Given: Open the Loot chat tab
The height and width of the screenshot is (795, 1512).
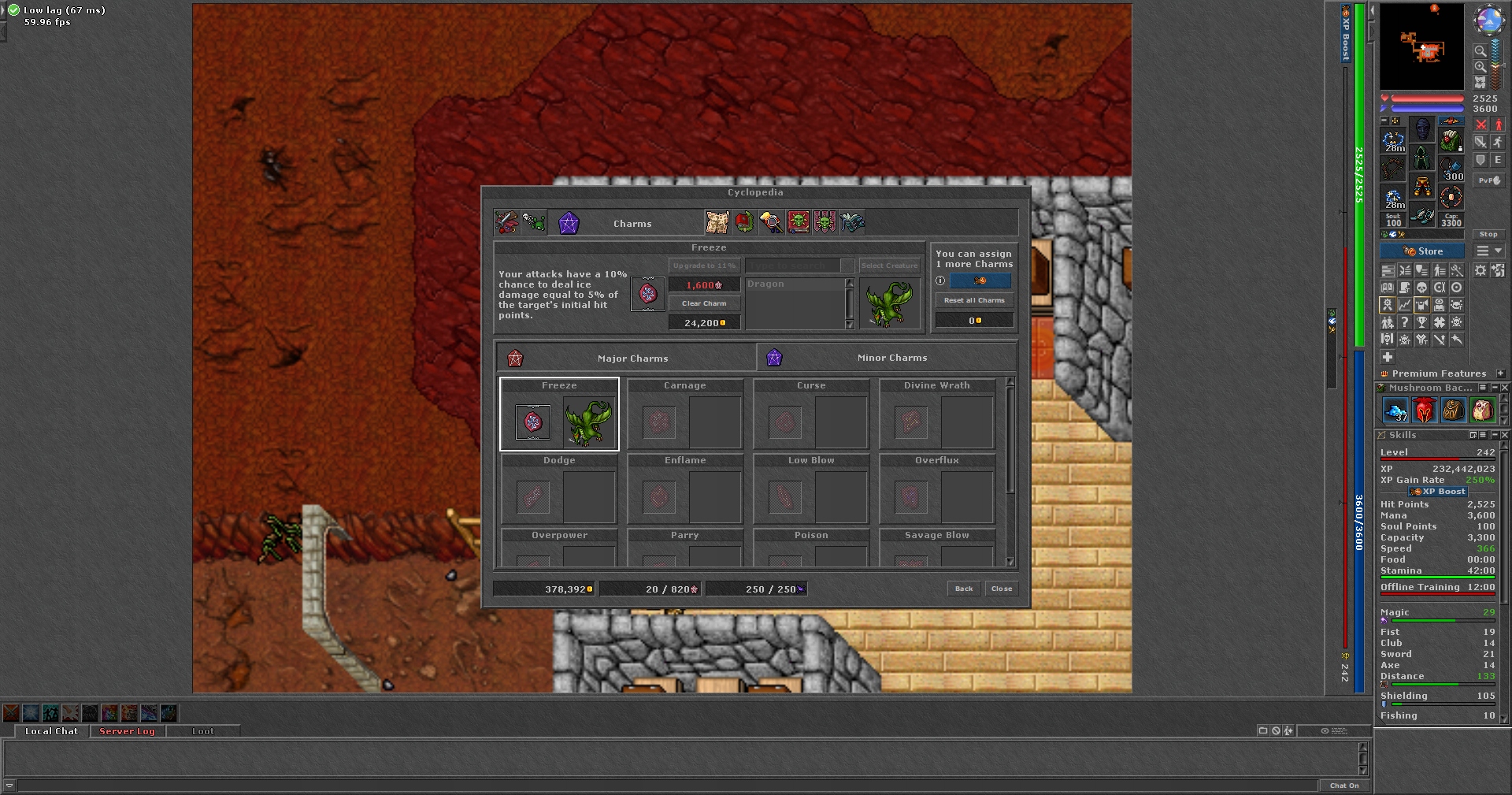Looking at the screenshot, I should point(202,731).
